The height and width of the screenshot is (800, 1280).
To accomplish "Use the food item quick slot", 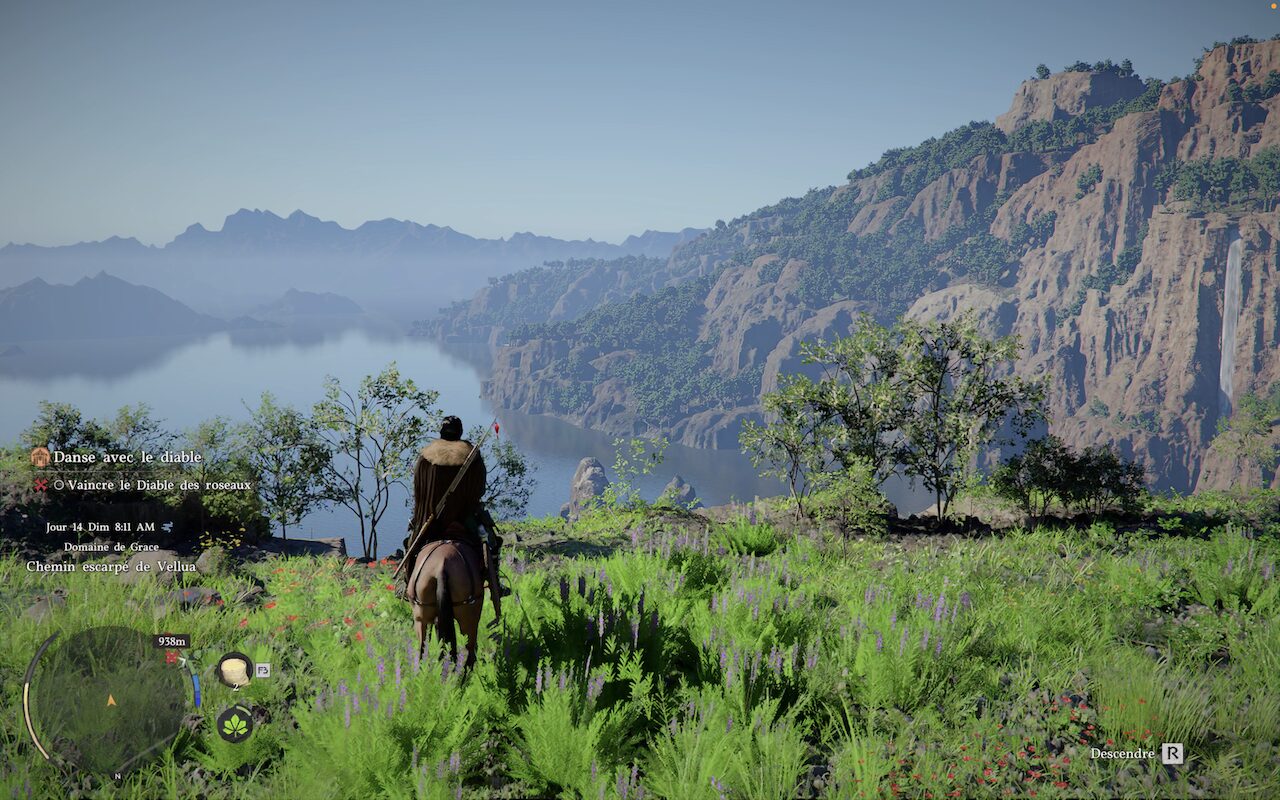I will 235,669.
